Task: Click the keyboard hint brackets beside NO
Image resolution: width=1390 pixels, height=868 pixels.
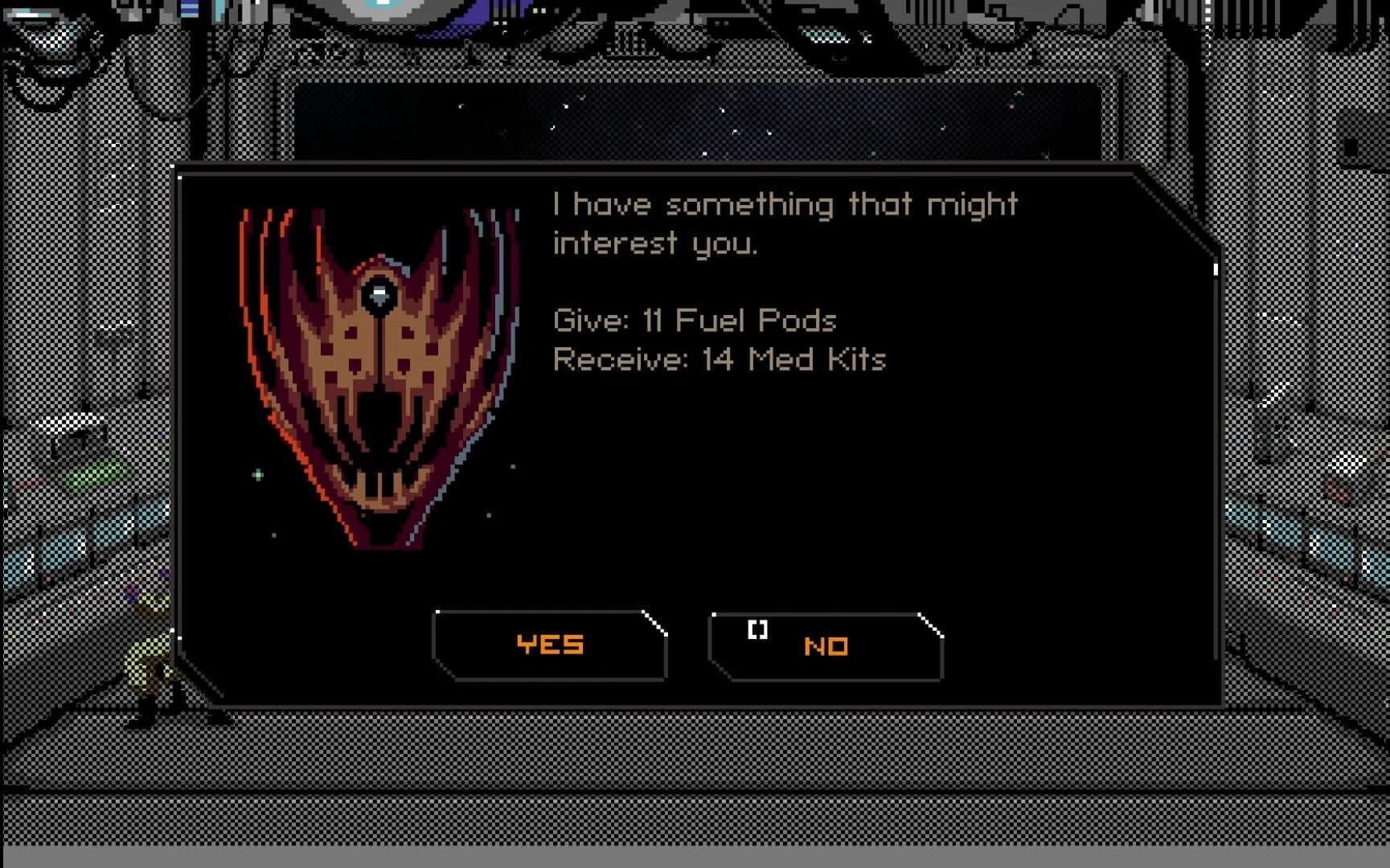Action: tap(757, 631)
